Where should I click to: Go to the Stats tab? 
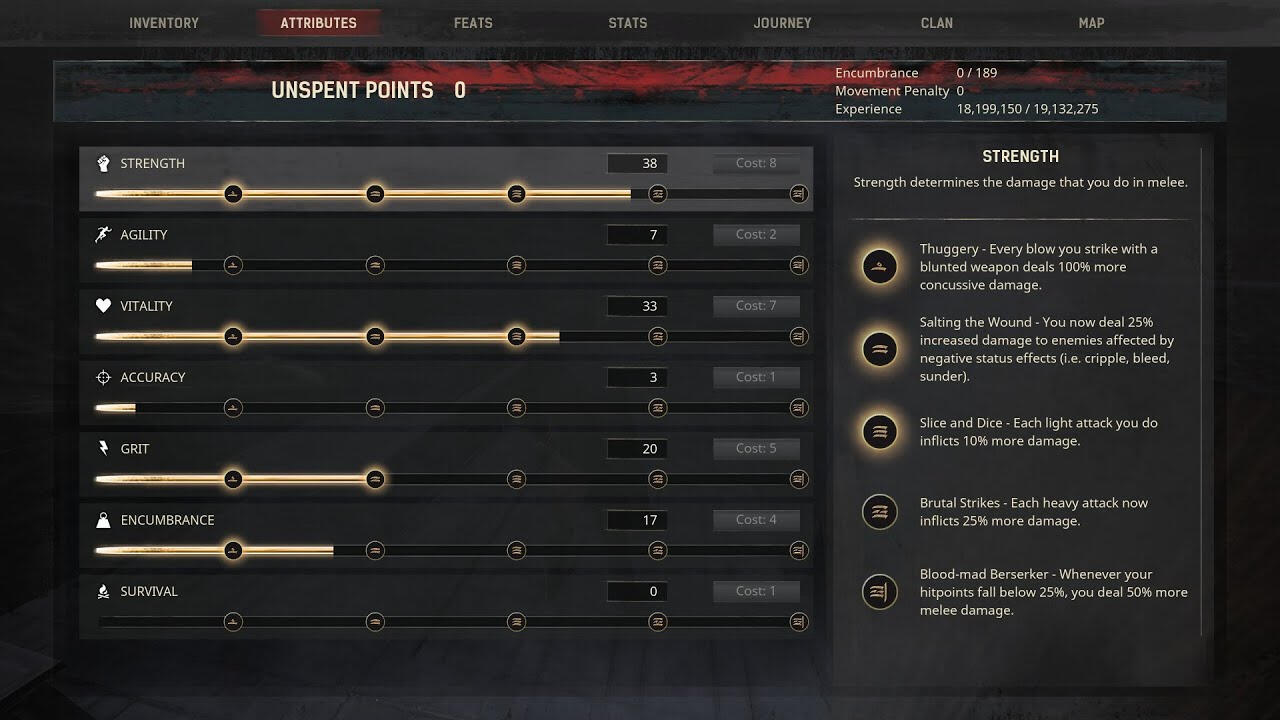(628, 23)
